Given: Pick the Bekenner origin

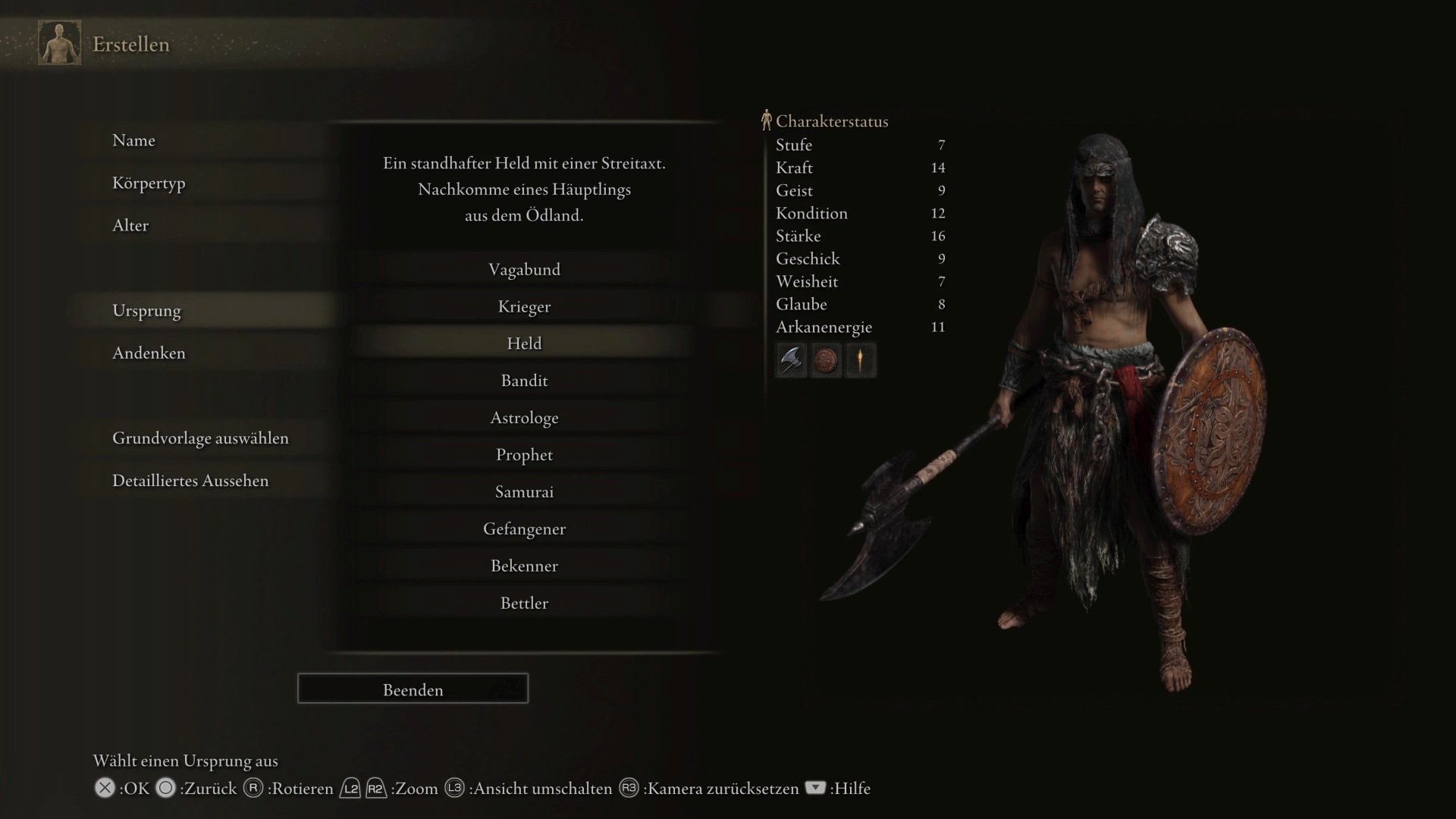Looking at the screenshot, I should (524, 566).
